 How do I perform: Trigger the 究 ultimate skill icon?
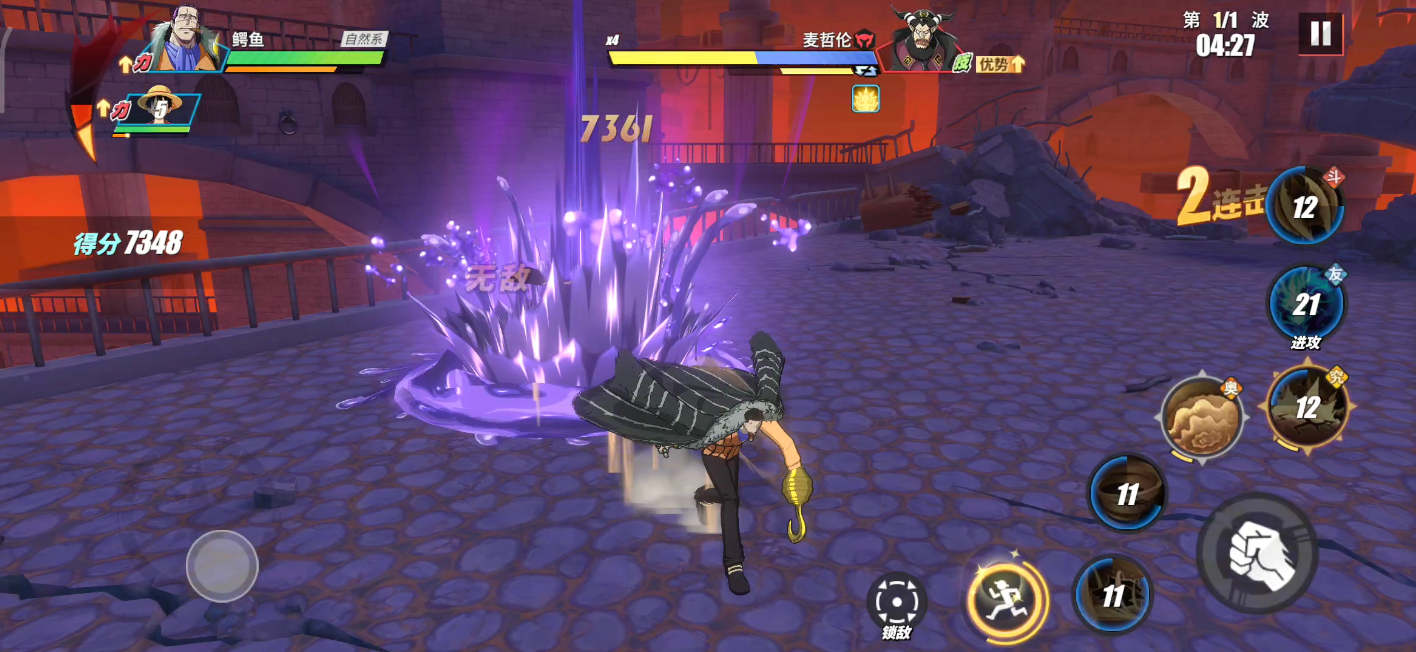1307,406
